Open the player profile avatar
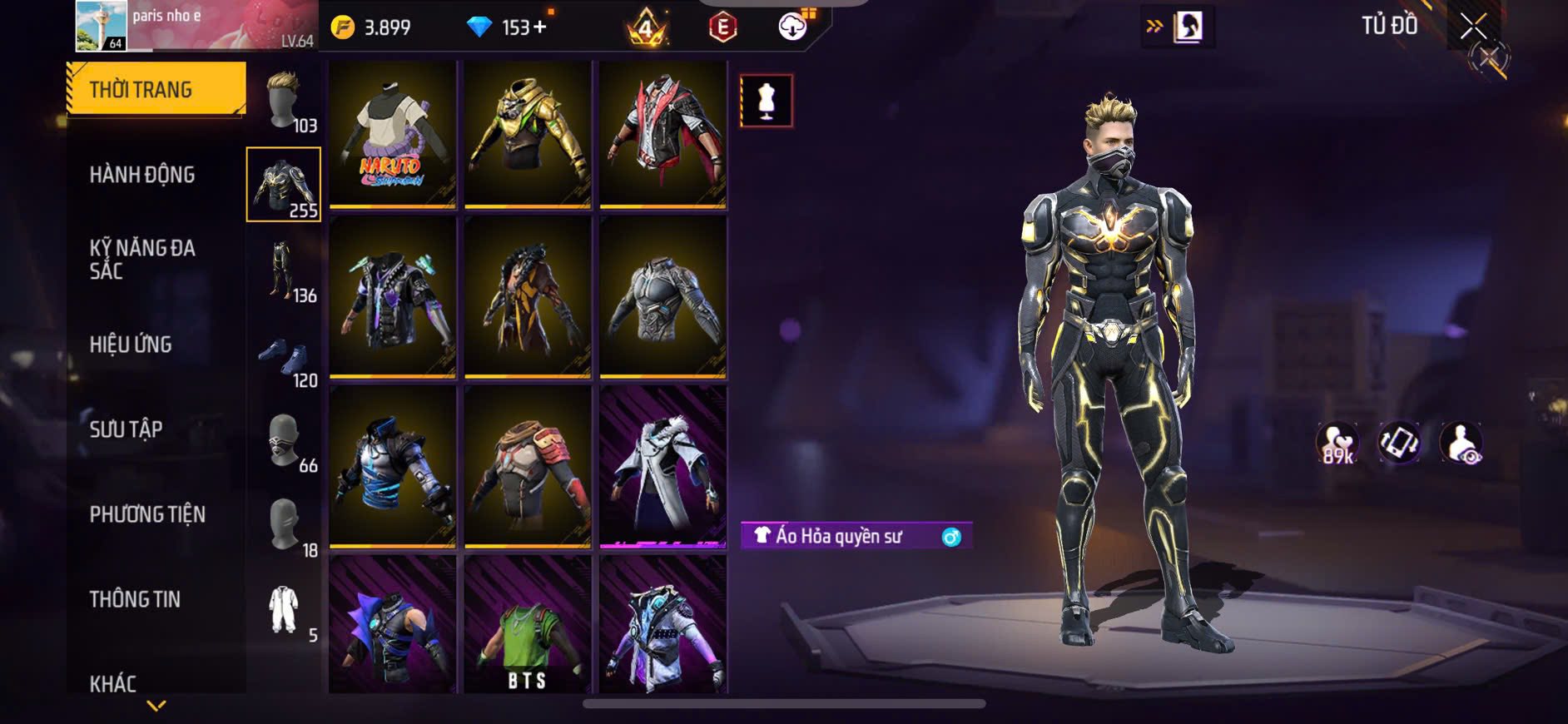The width and height of the screenshot is (1568, 724). [x=102, y=26]
